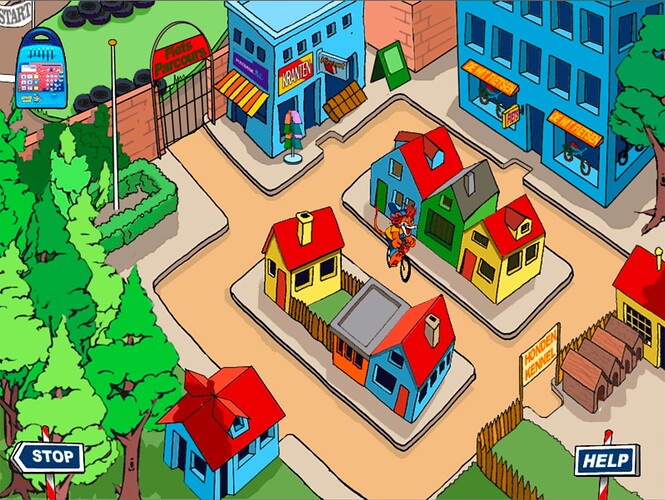Click the STOP arrow sign
665x500 pixels.
point(47,458)
